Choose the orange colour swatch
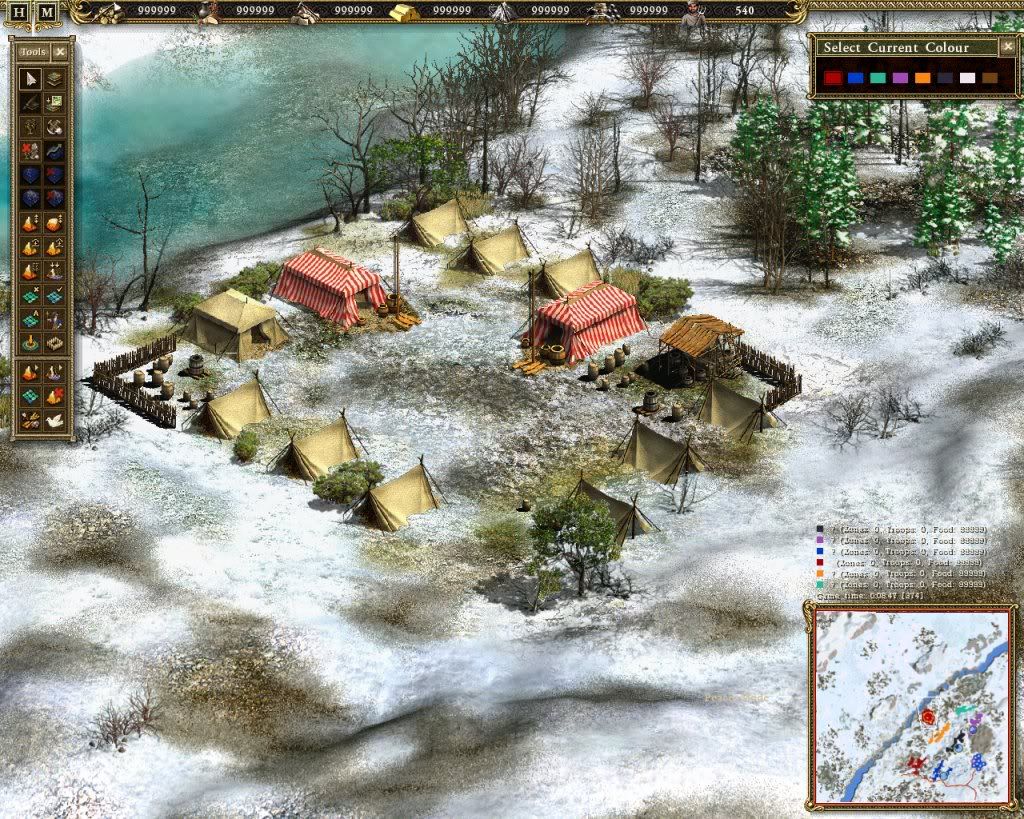1024x819 pixels. (x=922, y=77)
